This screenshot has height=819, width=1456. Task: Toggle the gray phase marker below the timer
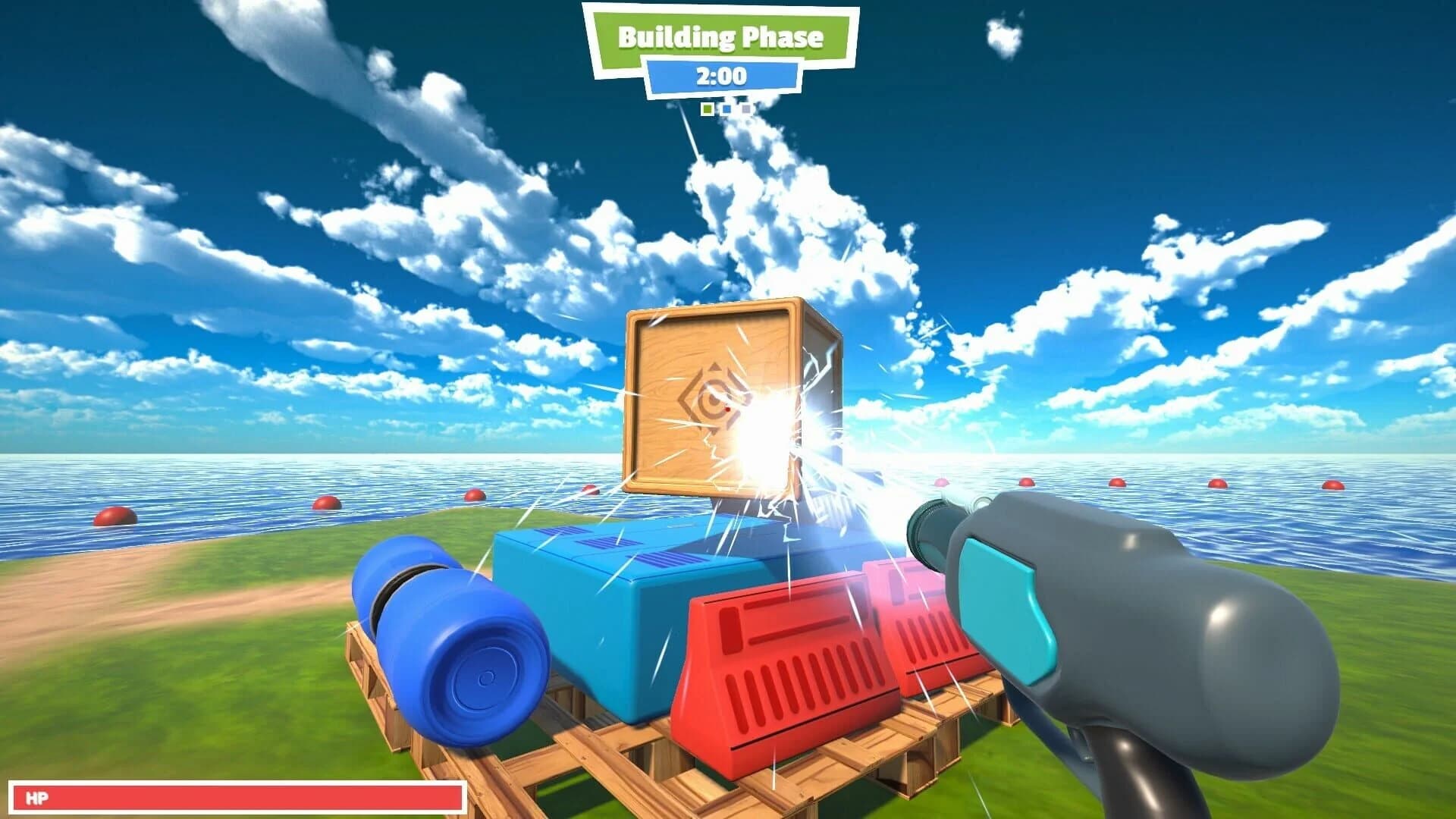pyautogui.click(x=746, y=109)
